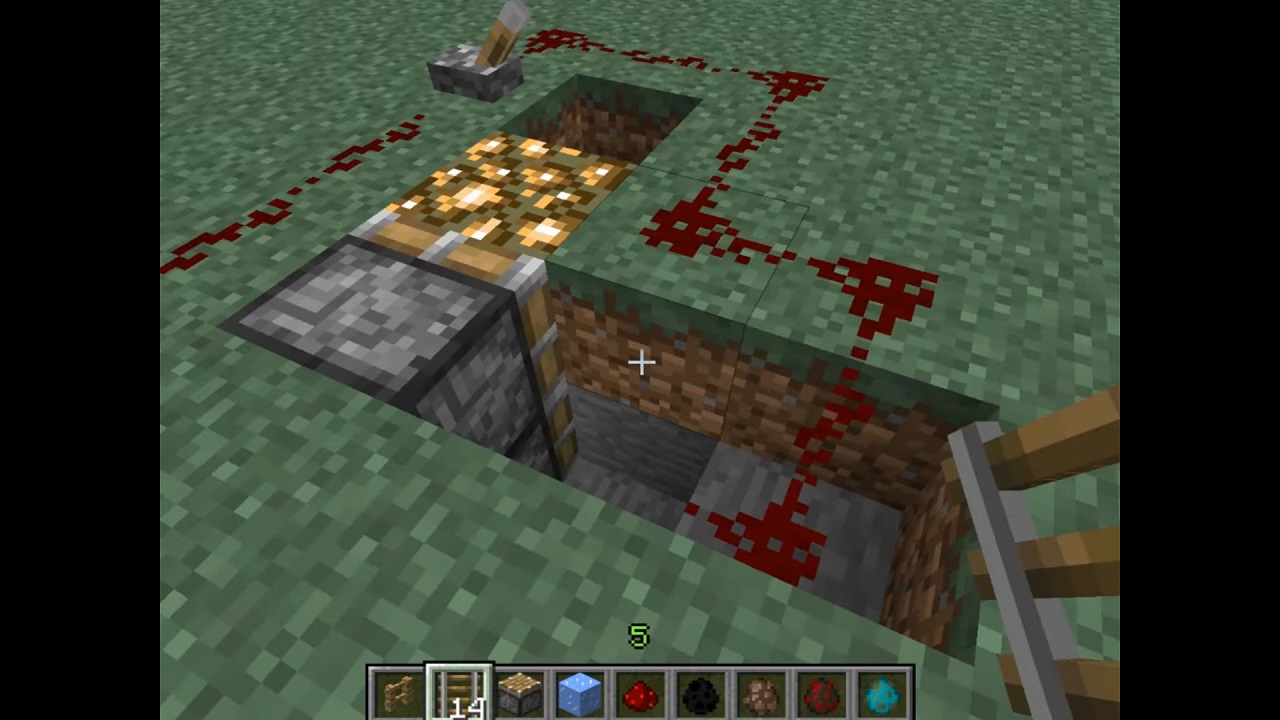
Task: Pick the redstone dust hotbar slot
Action: click(x=641, y=694)
